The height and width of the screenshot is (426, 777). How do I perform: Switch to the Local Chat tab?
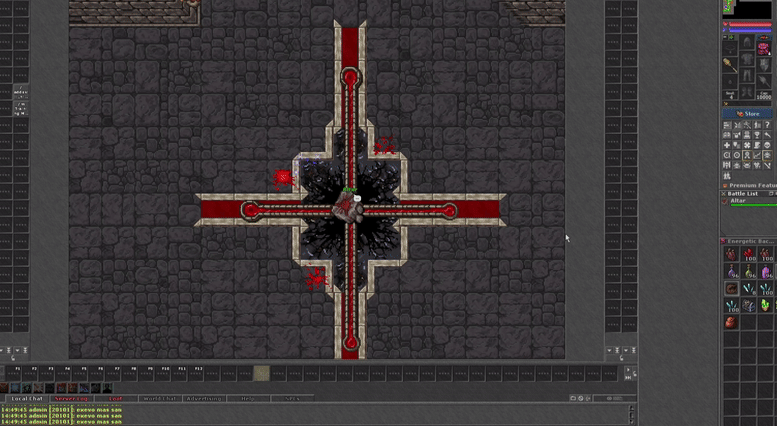coord(27,398)
